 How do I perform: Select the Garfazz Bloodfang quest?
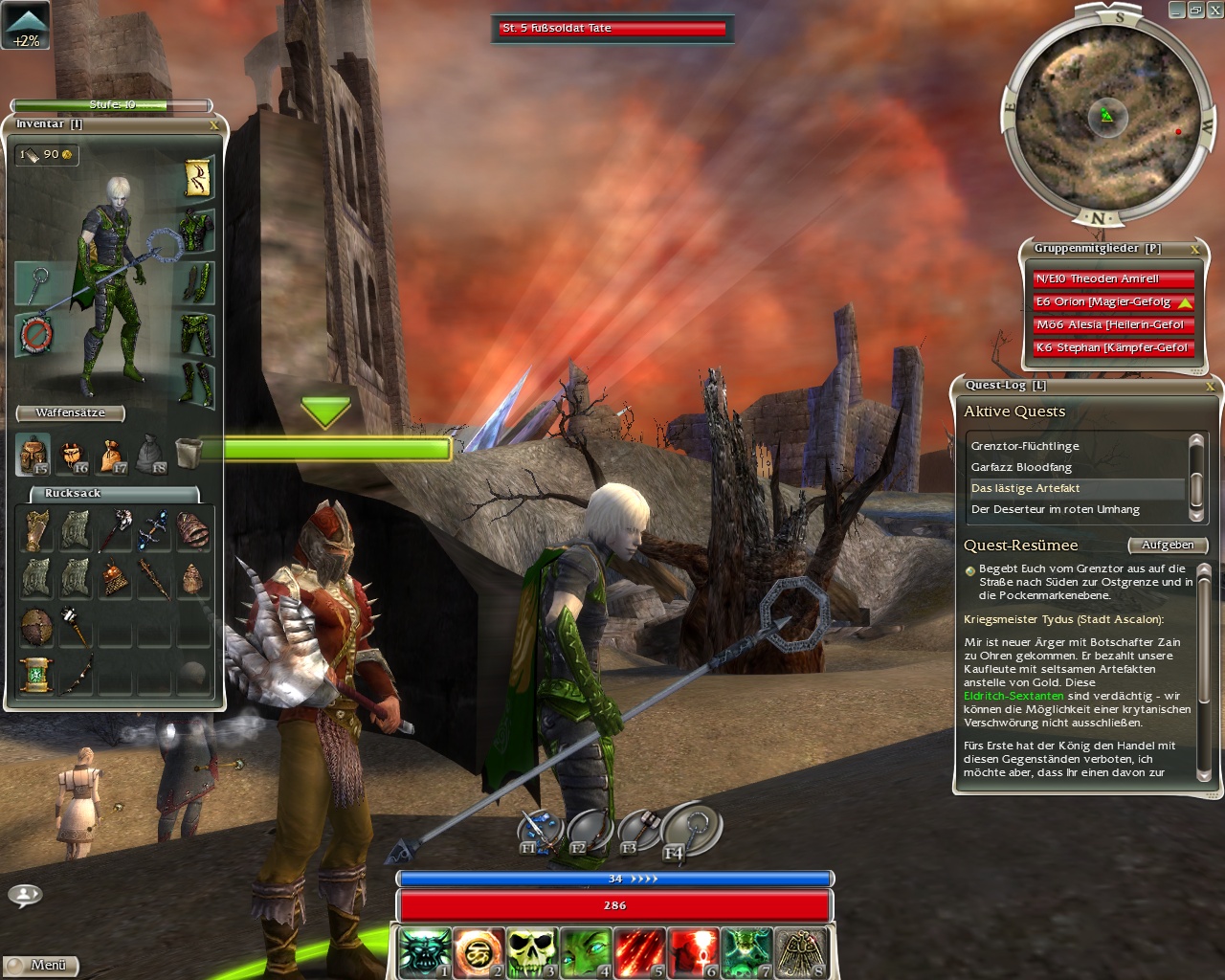coord(1021,467)
